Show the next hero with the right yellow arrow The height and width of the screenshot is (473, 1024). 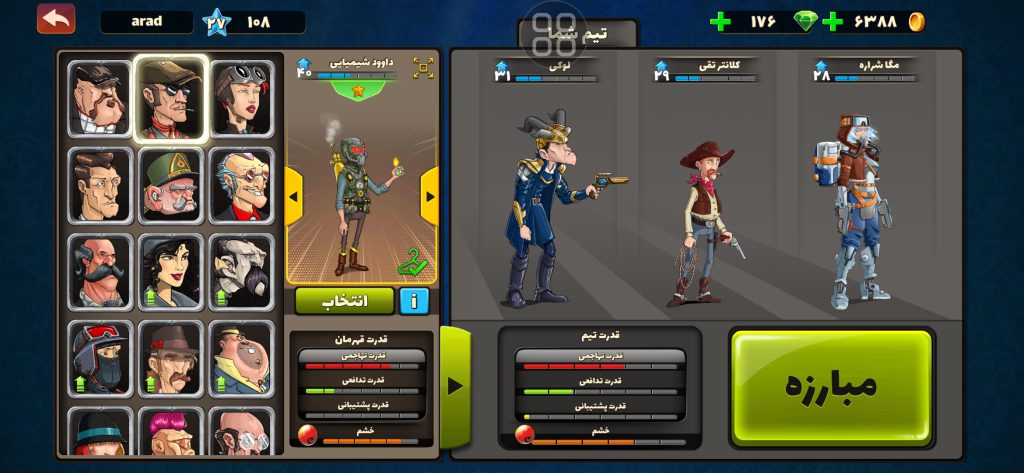tap(429, 195)
